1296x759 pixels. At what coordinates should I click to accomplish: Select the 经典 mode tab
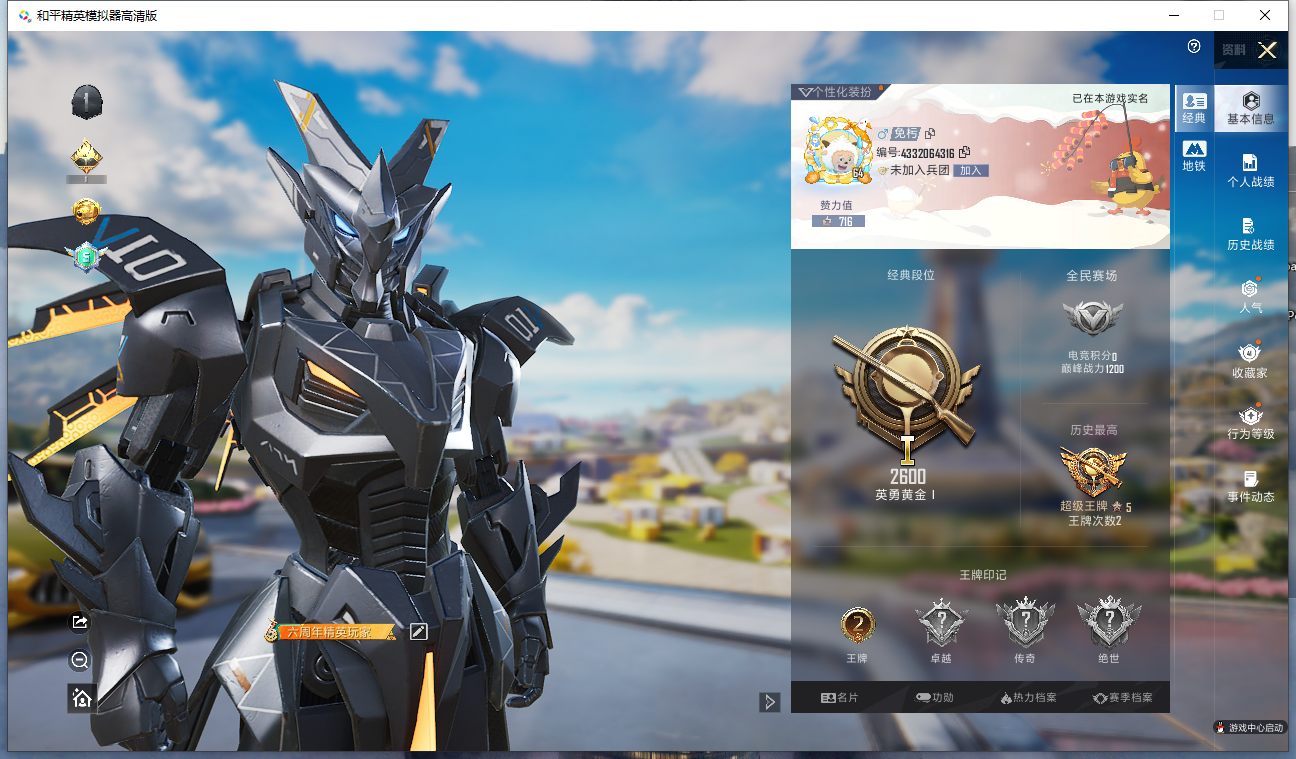pos(1194,108)
